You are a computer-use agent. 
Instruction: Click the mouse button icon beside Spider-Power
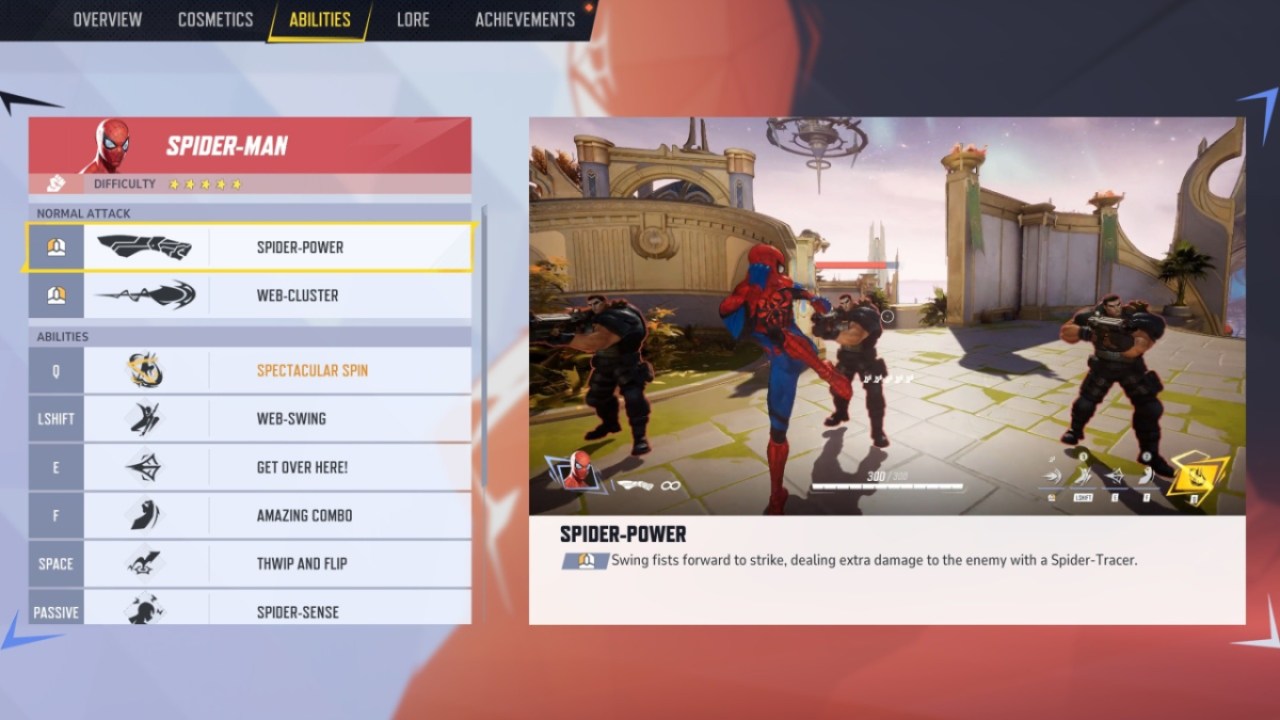[55, 246]
